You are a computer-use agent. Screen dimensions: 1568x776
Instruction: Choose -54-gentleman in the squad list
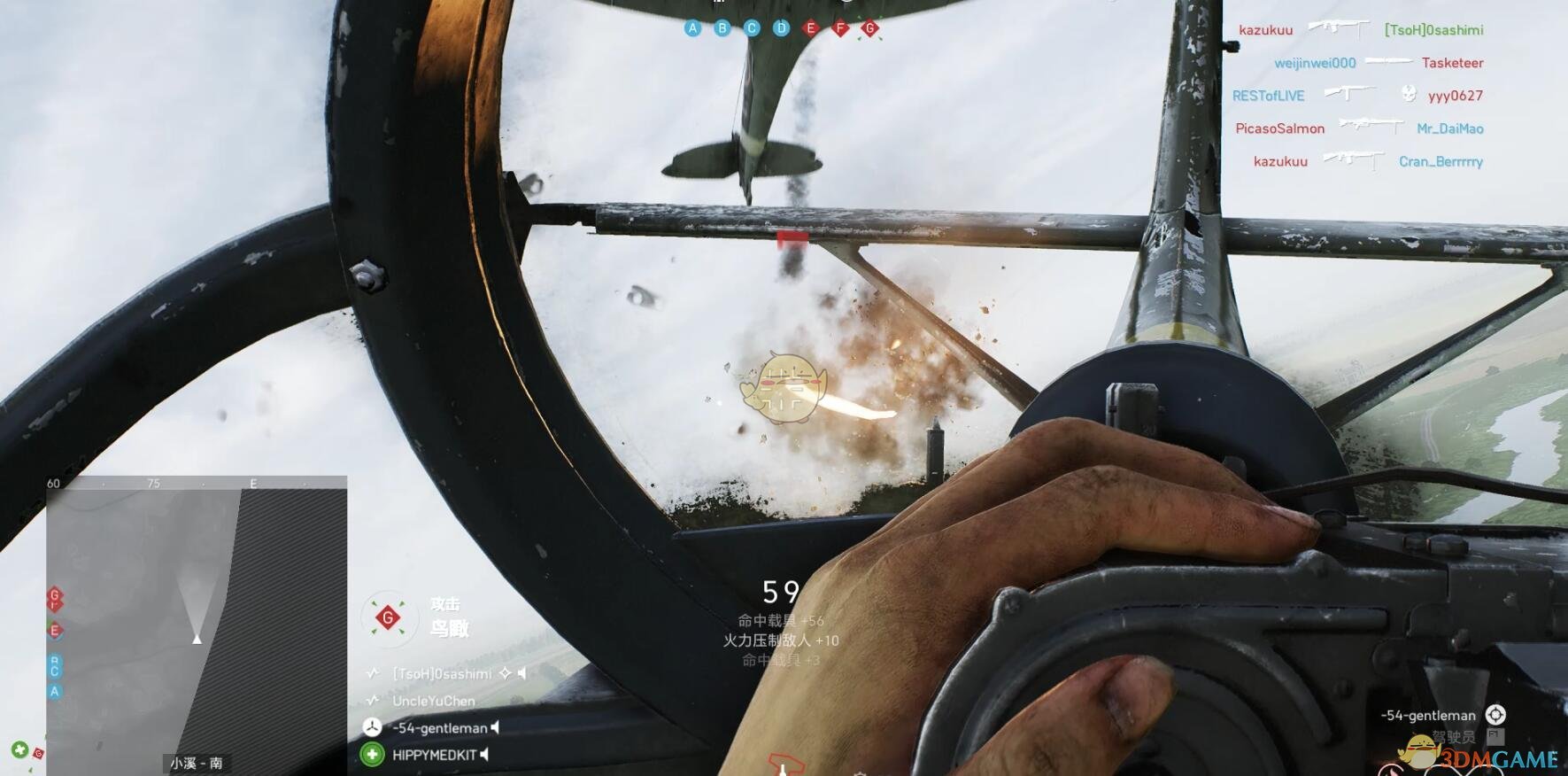(x=440, y=728)
